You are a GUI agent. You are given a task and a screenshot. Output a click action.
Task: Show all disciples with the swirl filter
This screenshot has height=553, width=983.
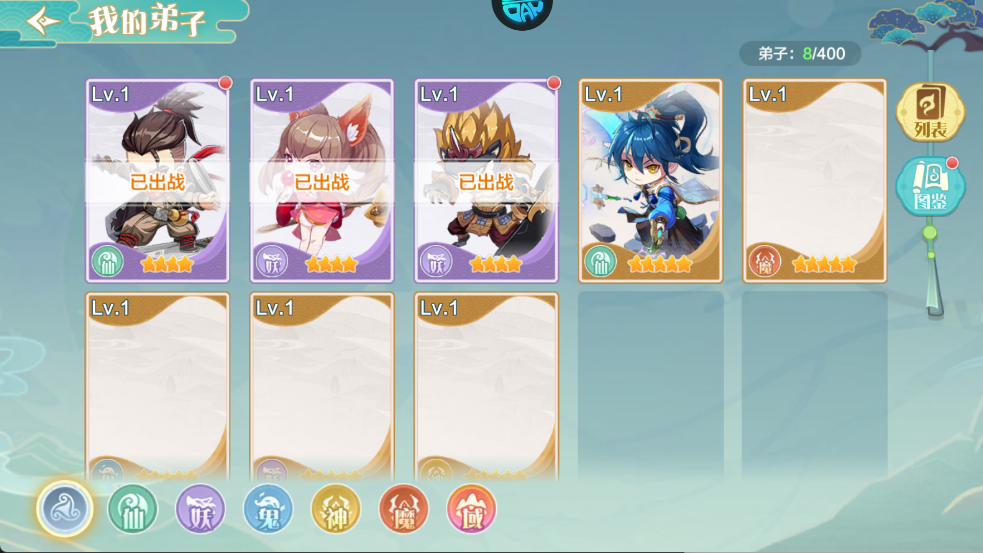click(65, 508)
